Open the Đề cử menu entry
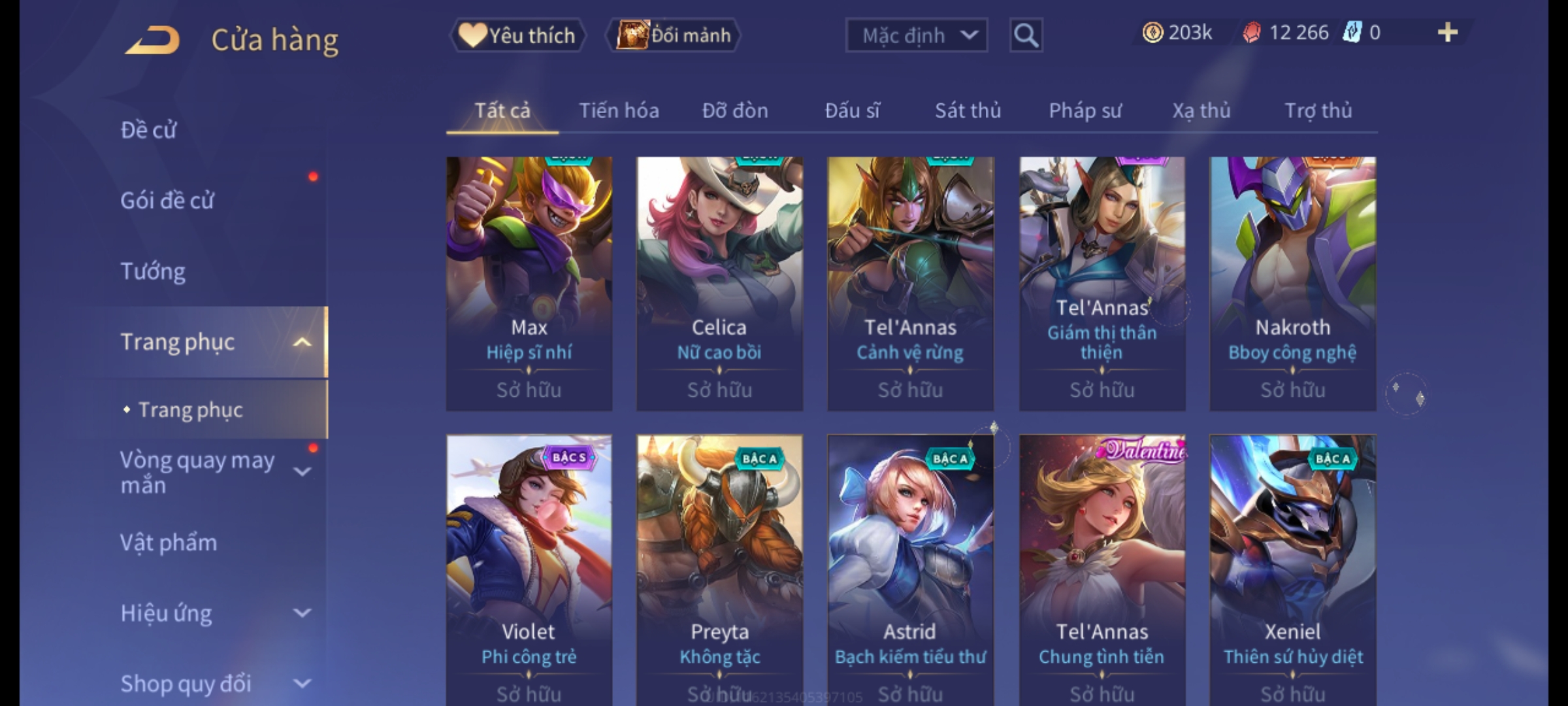1568x706 pixels. [x=149, y=130]
